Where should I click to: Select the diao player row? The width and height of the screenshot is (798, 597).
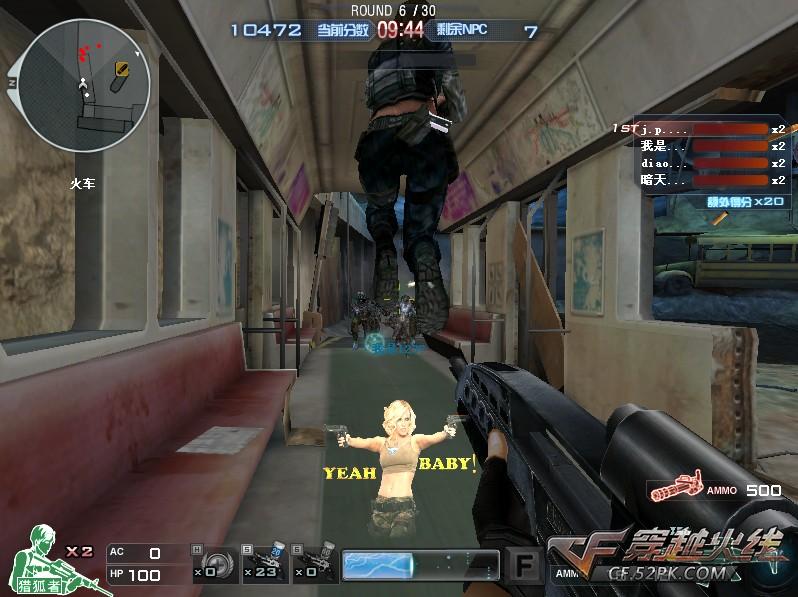pyautogui.click(x=700, y=164)
